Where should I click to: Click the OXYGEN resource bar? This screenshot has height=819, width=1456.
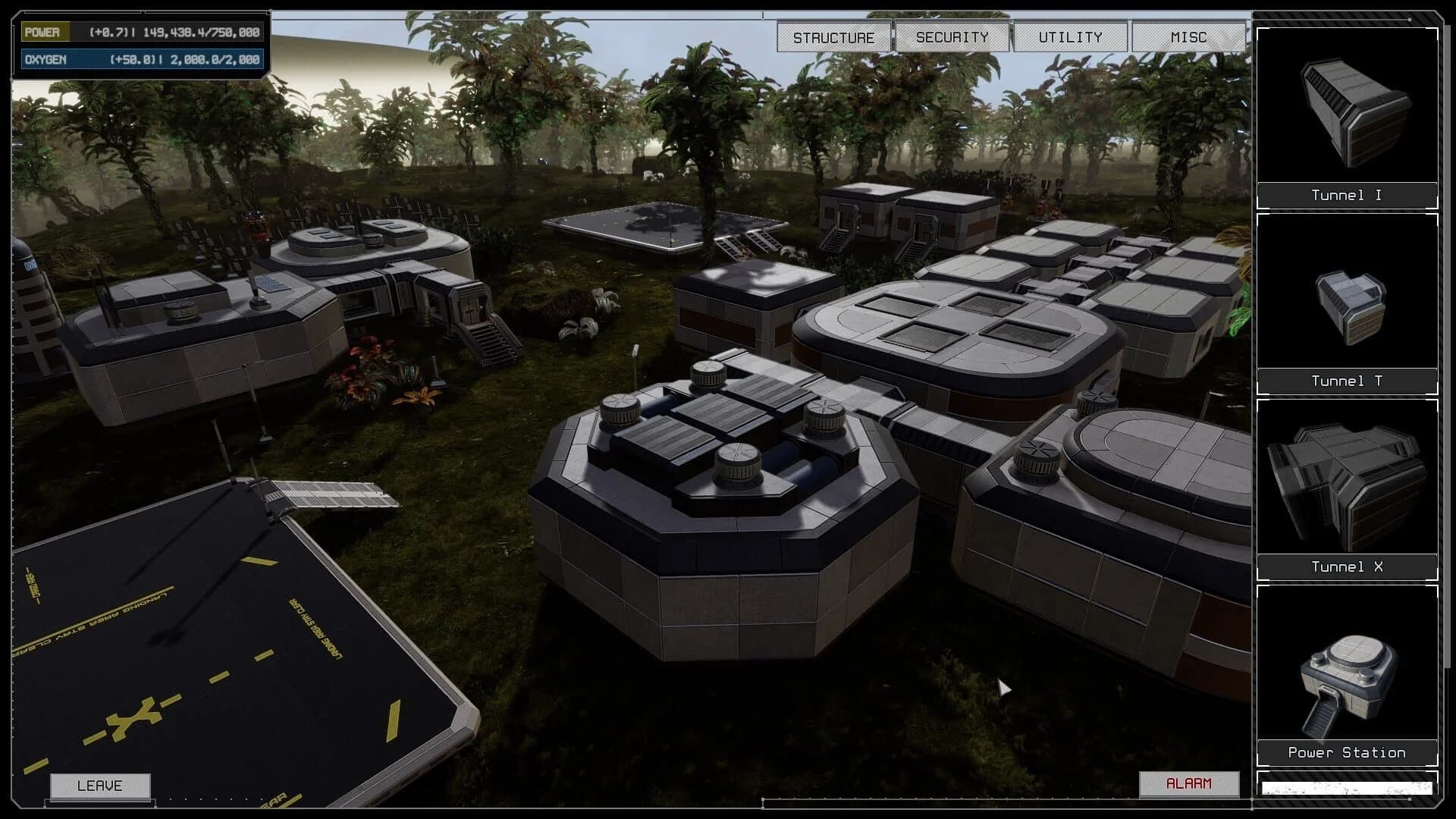click(x=140, y=58)
